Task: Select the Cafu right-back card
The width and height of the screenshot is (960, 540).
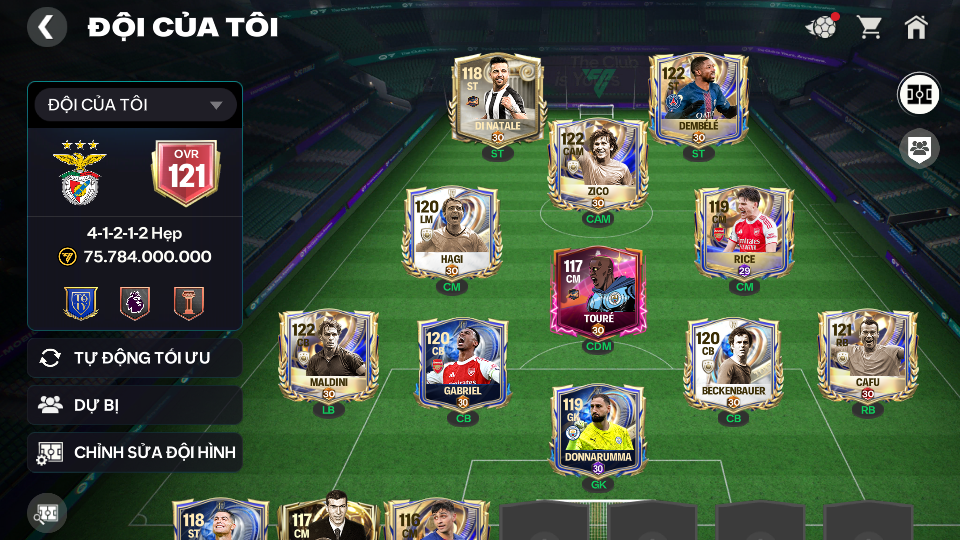Action: [867, 358]
